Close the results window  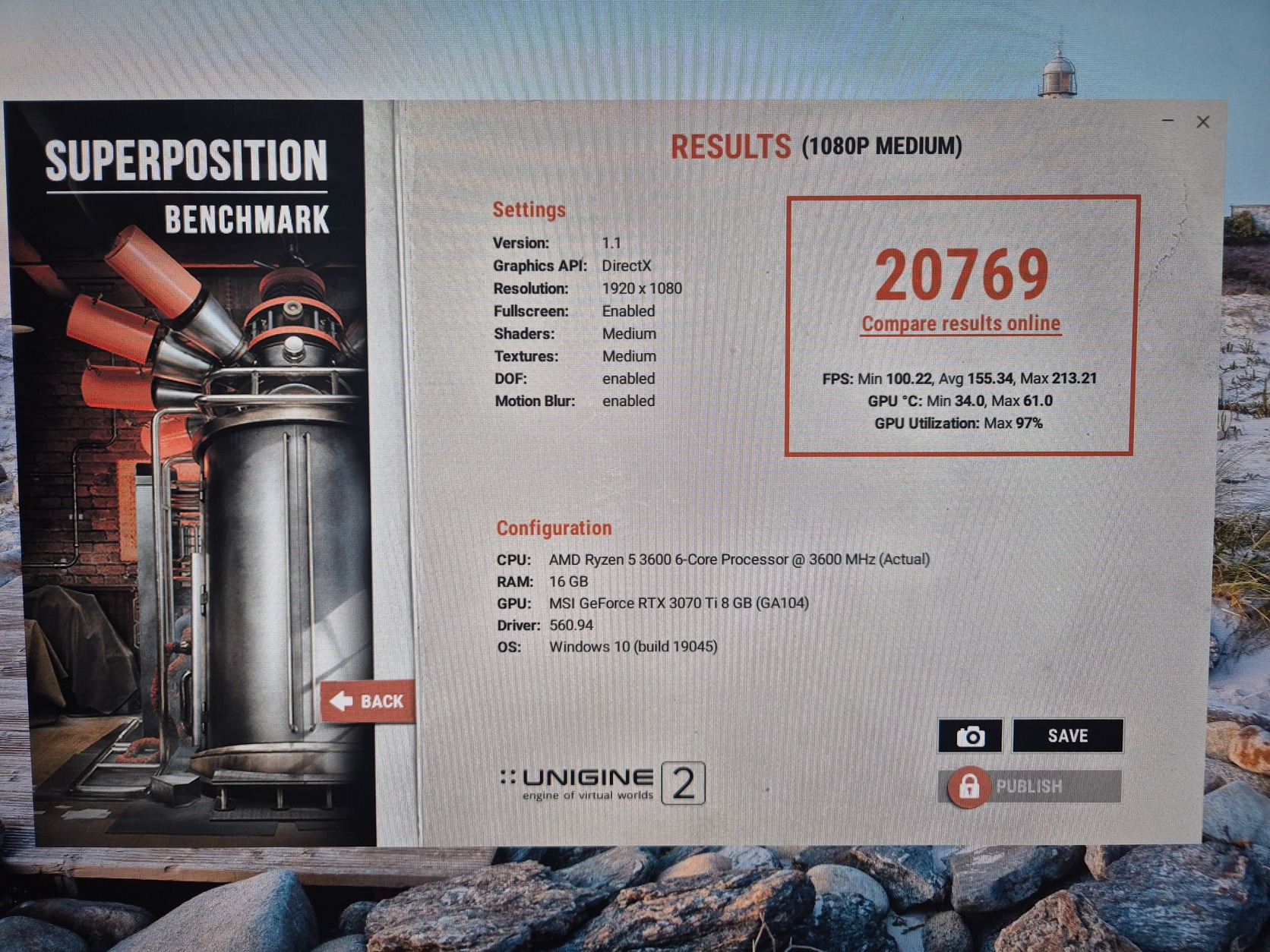click(1203, 122)
